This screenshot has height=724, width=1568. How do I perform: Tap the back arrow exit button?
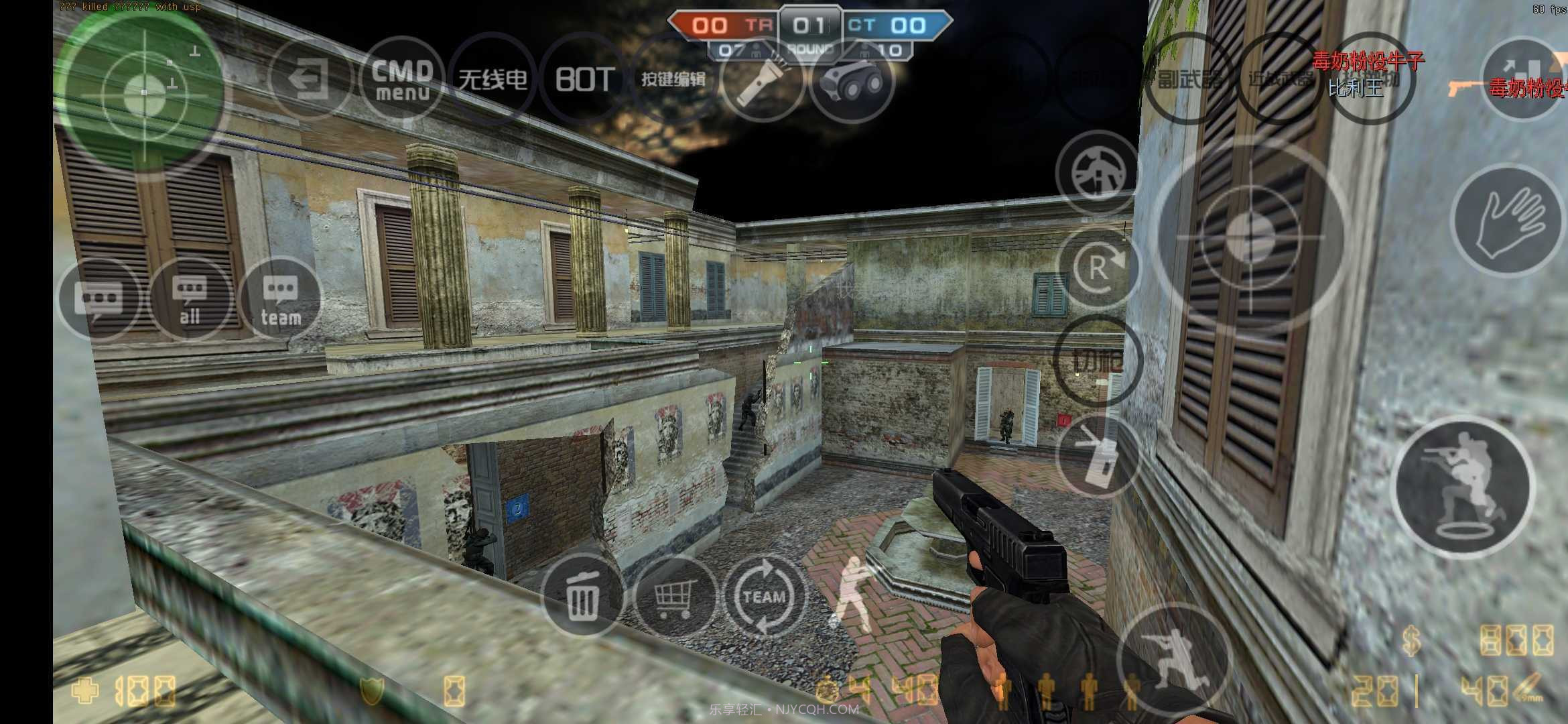point(310,77)
